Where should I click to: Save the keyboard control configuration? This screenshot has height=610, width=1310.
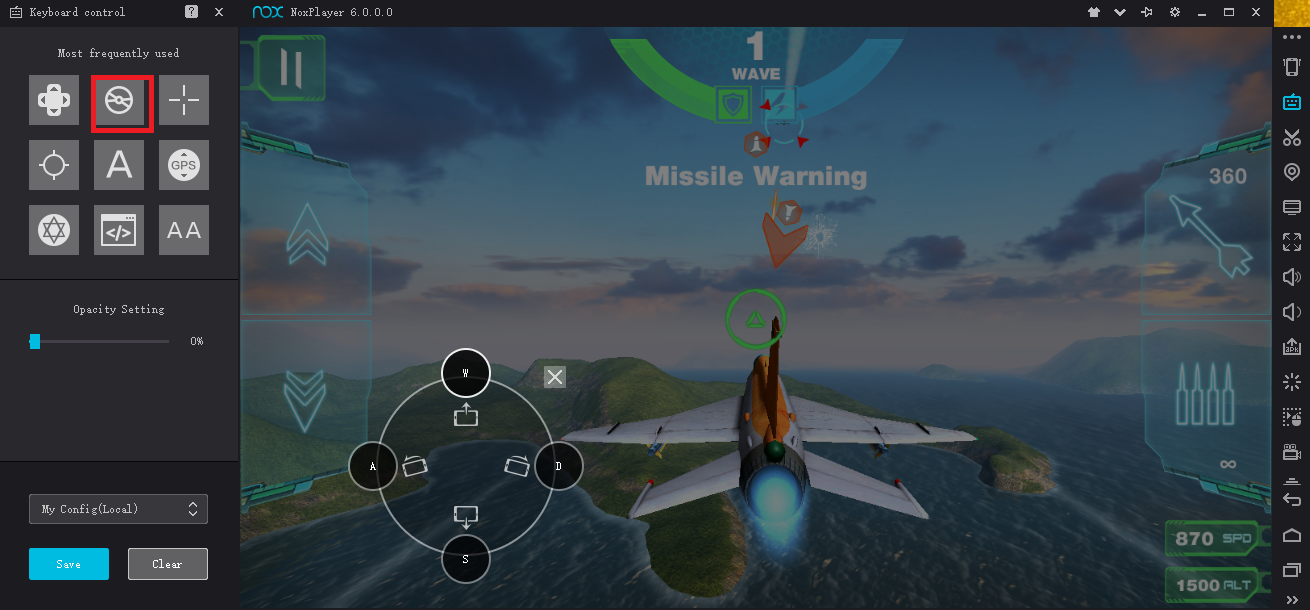(69, 564)
